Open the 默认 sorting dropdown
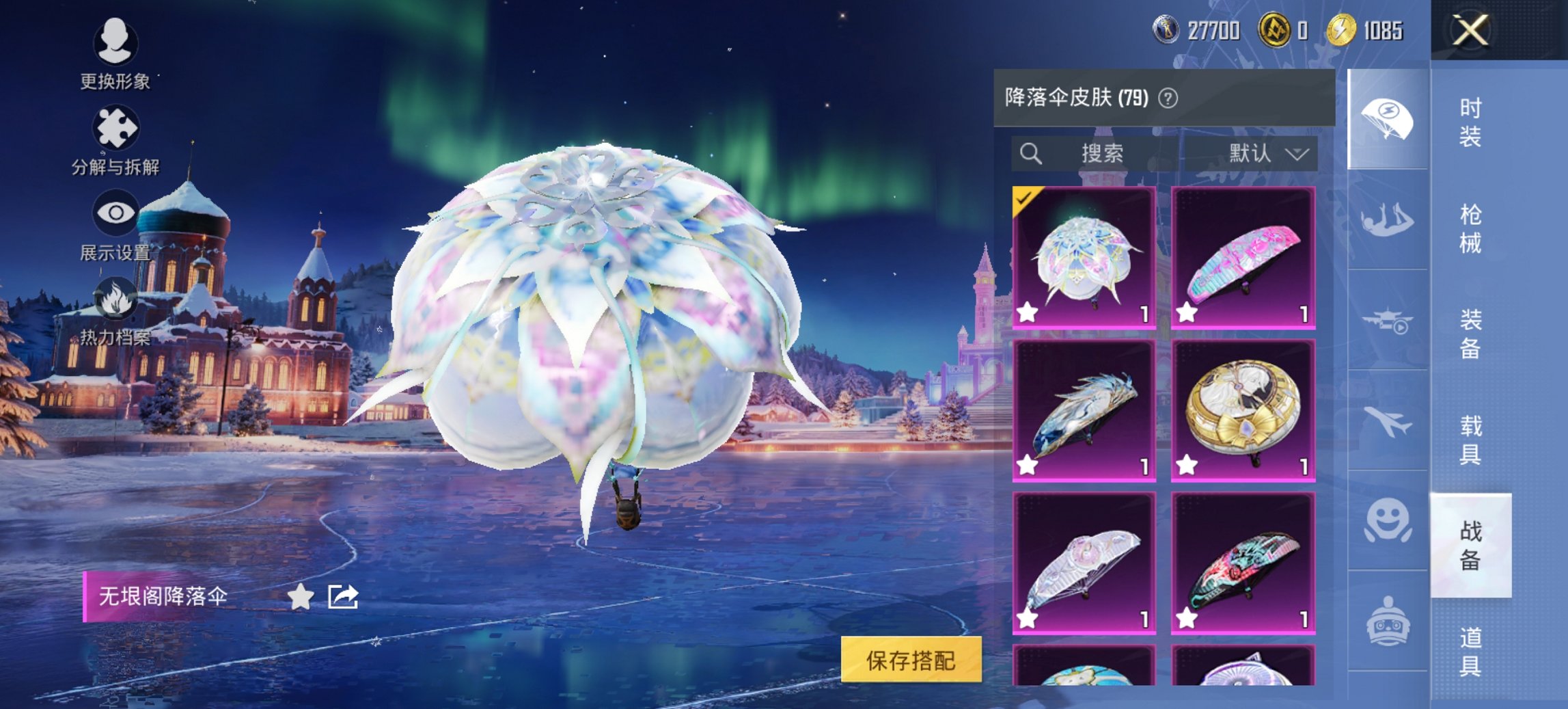The height and width of the screenshot is (709, 1568). click(1272, 154)
